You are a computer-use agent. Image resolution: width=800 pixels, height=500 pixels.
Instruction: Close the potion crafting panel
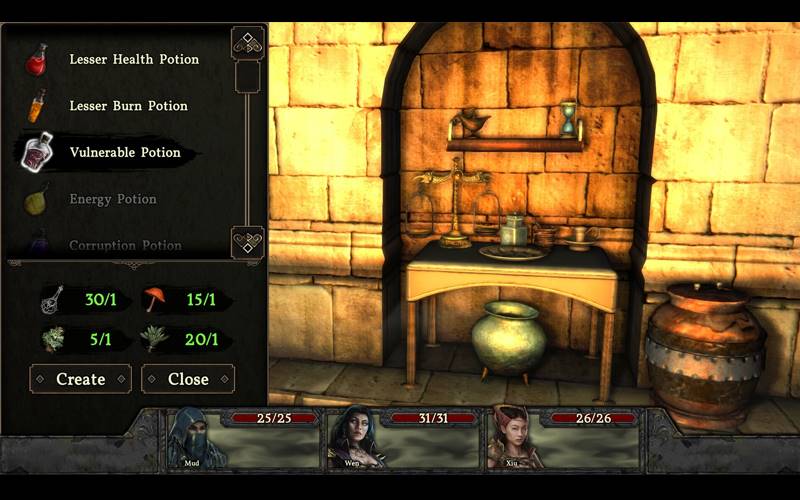(x=188, y=379)
